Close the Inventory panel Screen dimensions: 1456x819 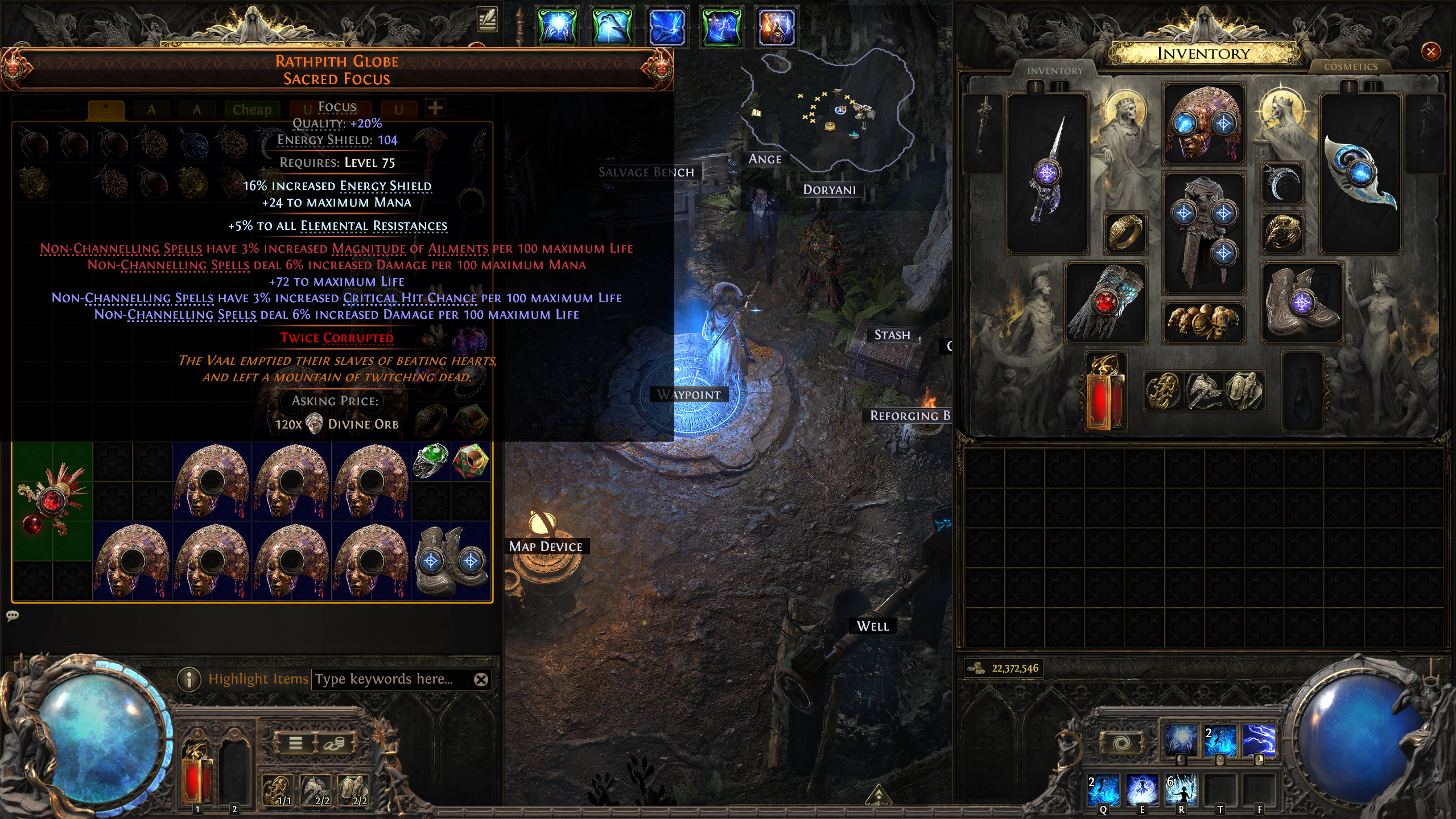point(1430,52)
